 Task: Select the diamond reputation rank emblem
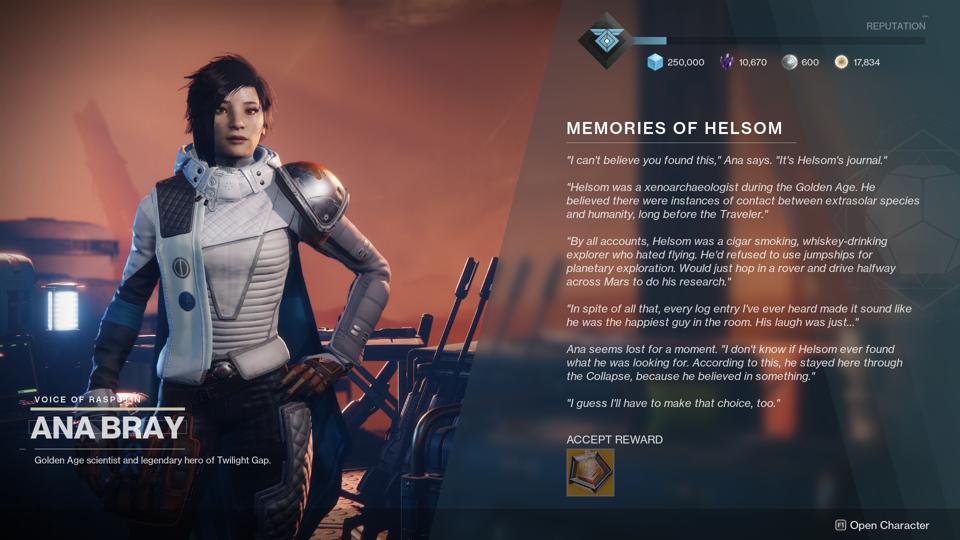tap(603, 40)
